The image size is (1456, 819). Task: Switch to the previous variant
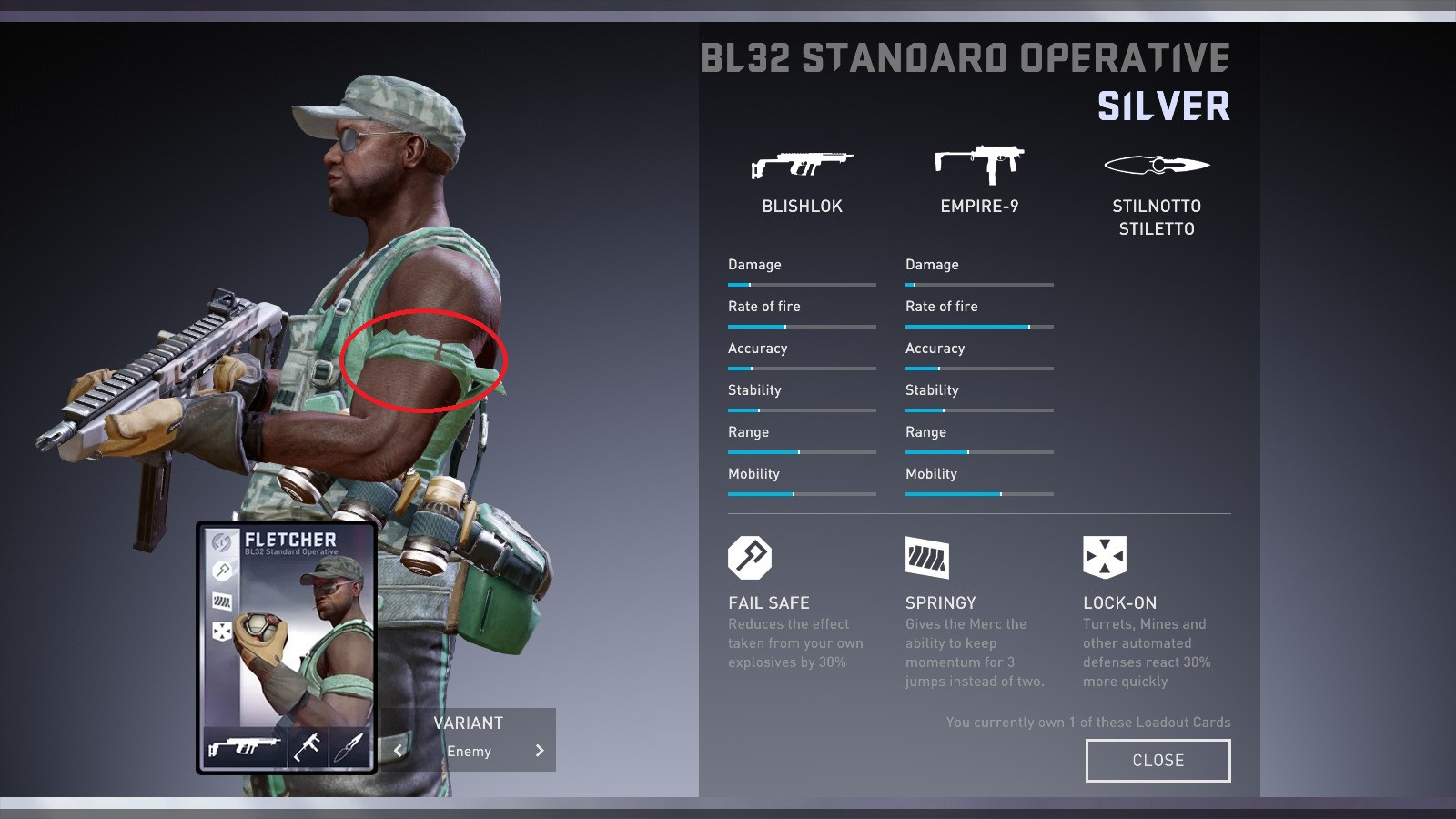(398, 751)
